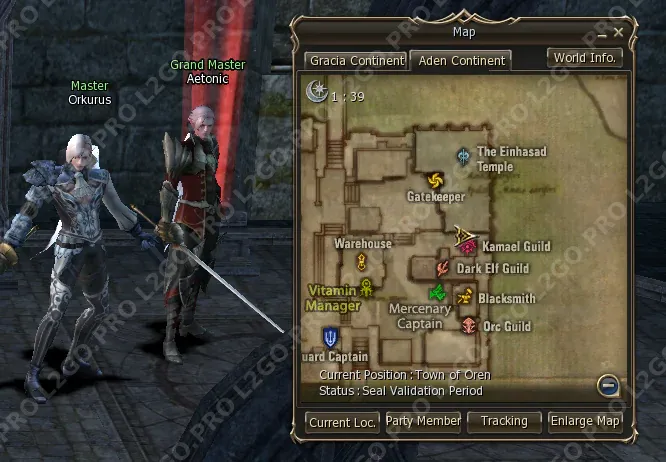This screenshot has height=462, width=666.
Task: Minimize the Map window
Action: (x=603, y=34)
